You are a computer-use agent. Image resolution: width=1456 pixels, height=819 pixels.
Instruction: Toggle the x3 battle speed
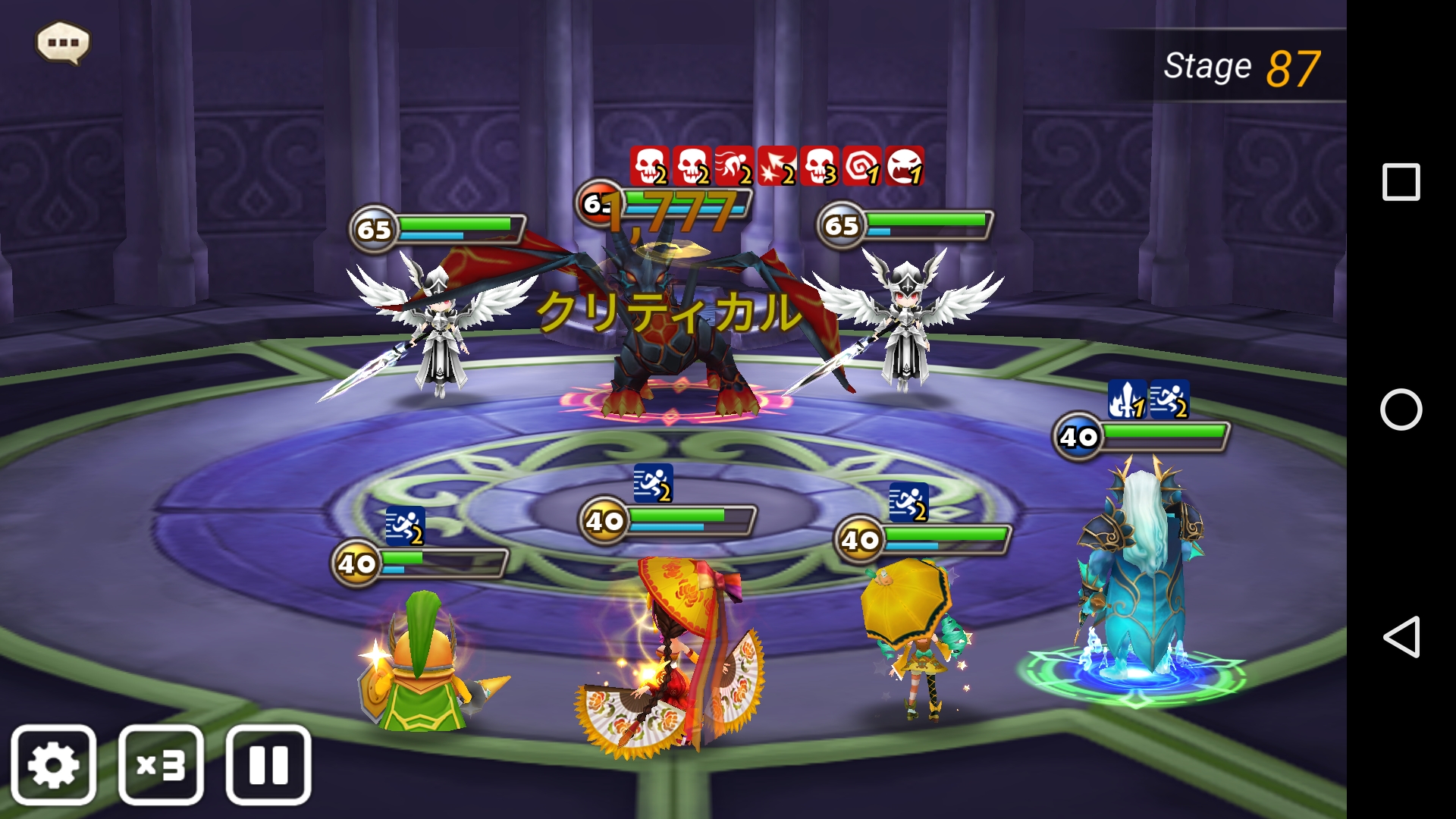(x=161, y=764)
